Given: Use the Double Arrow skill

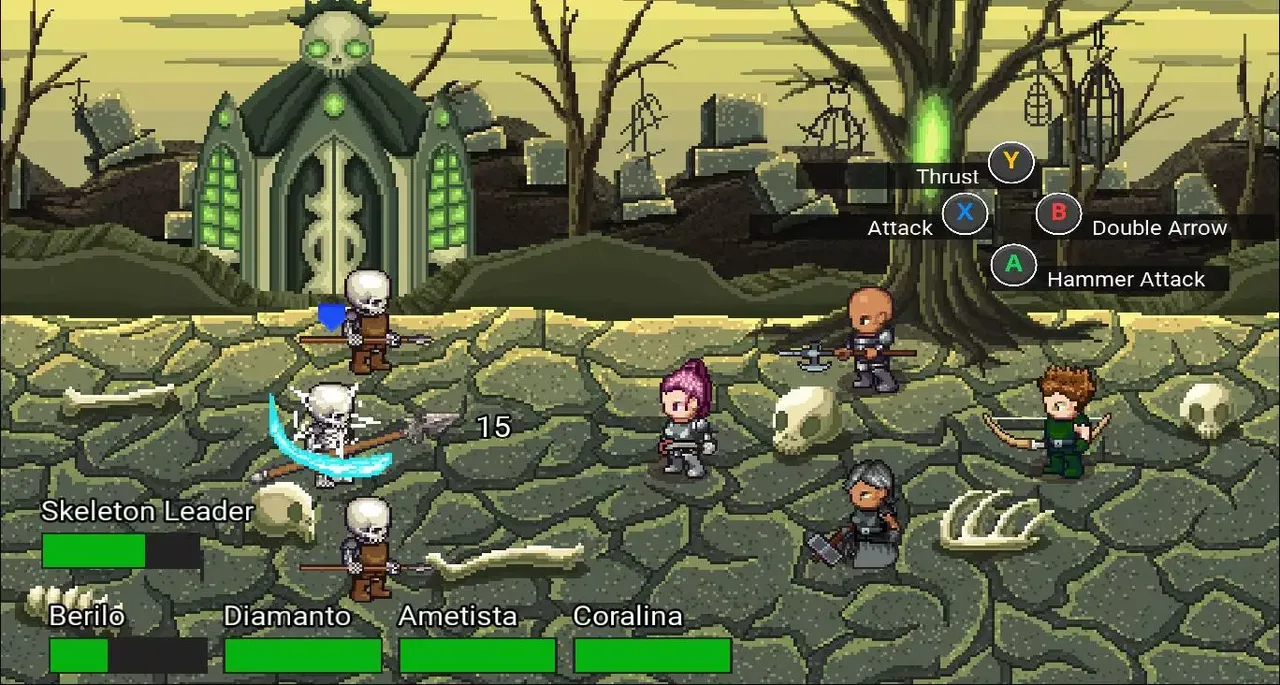Looking at the screenshot, I should 1056,213.
